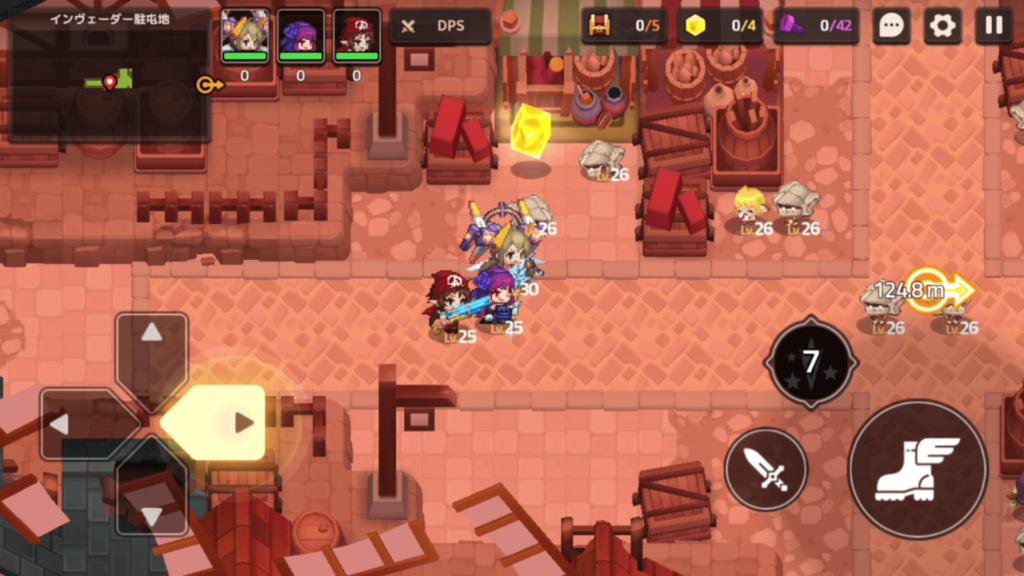
Task: Activate the sword attack button
Action: (x=766, y=468)
